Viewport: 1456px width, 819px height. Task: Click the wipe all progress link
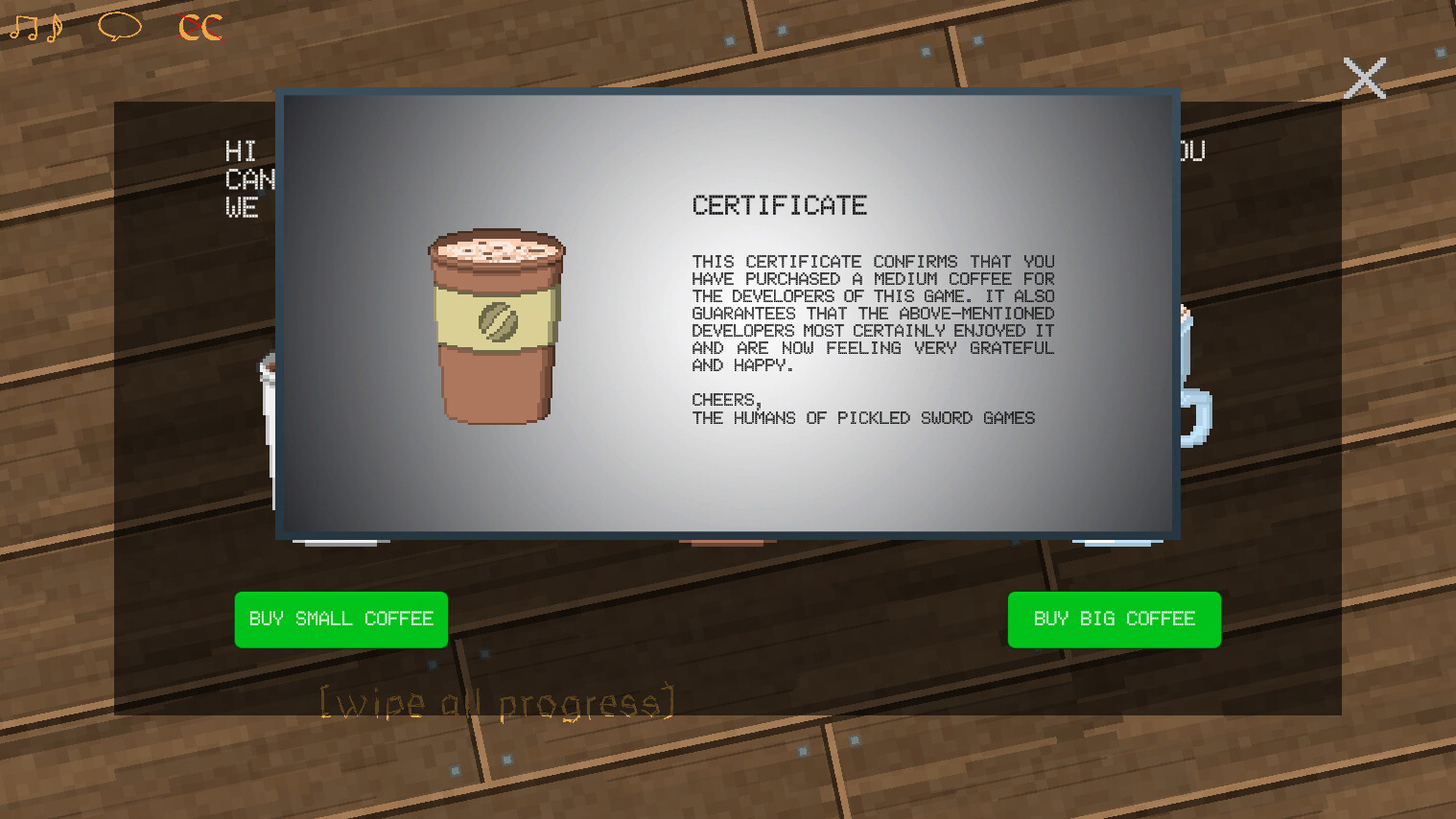[x=495, y=701]
